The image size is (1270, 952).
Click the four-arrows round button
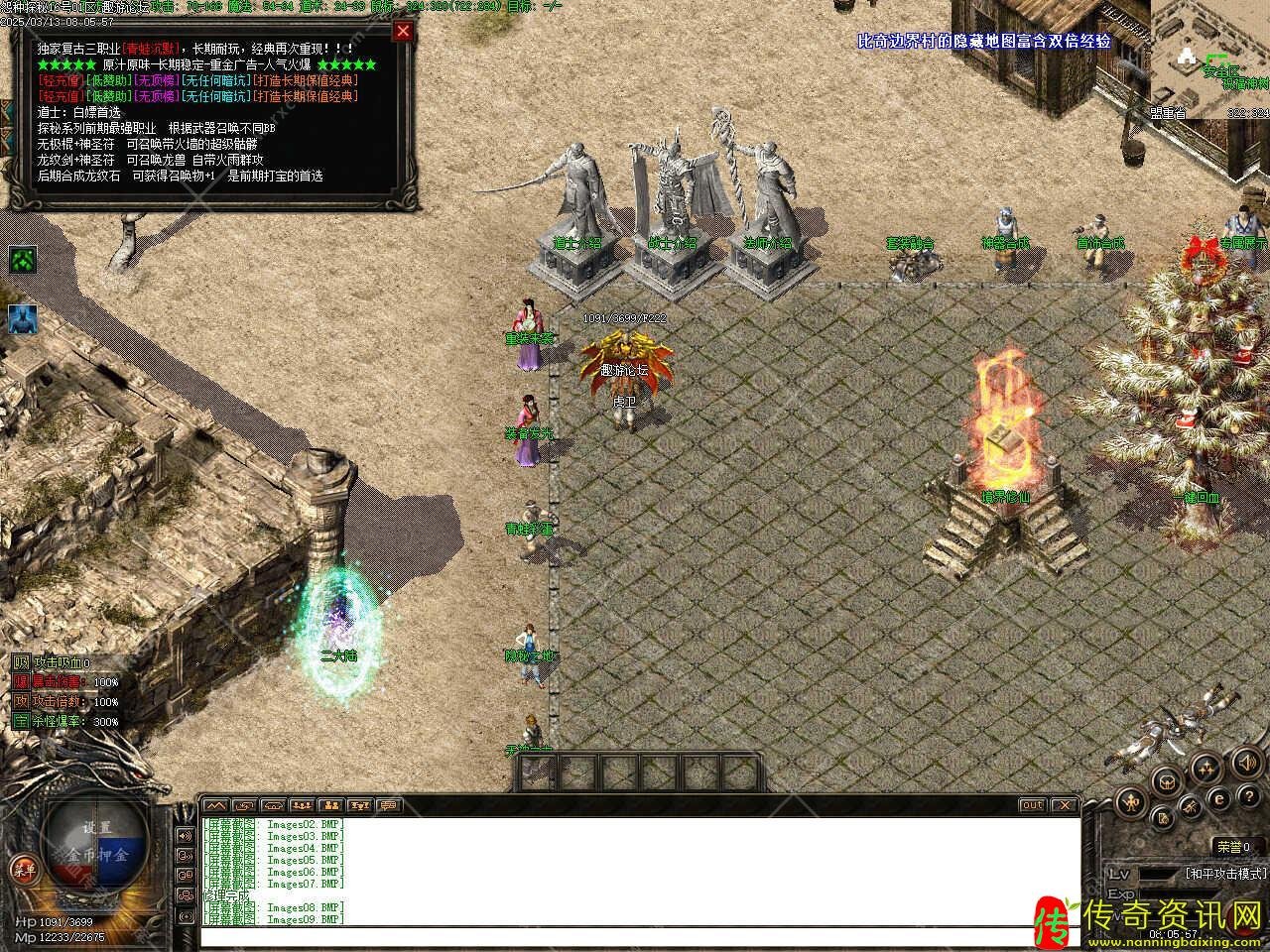1206,765
